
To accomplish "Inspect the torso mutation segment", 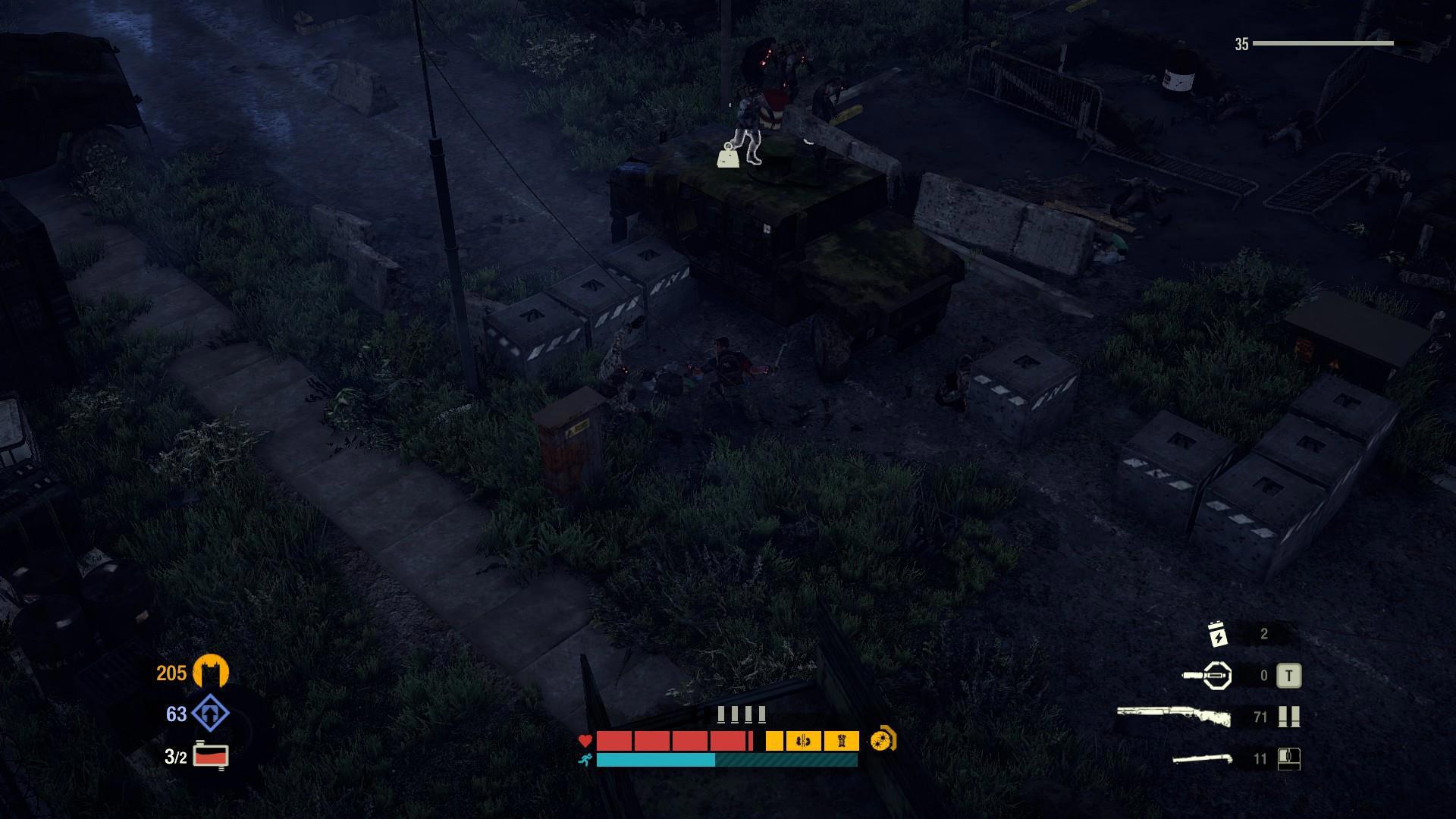I will click(841, 741).
